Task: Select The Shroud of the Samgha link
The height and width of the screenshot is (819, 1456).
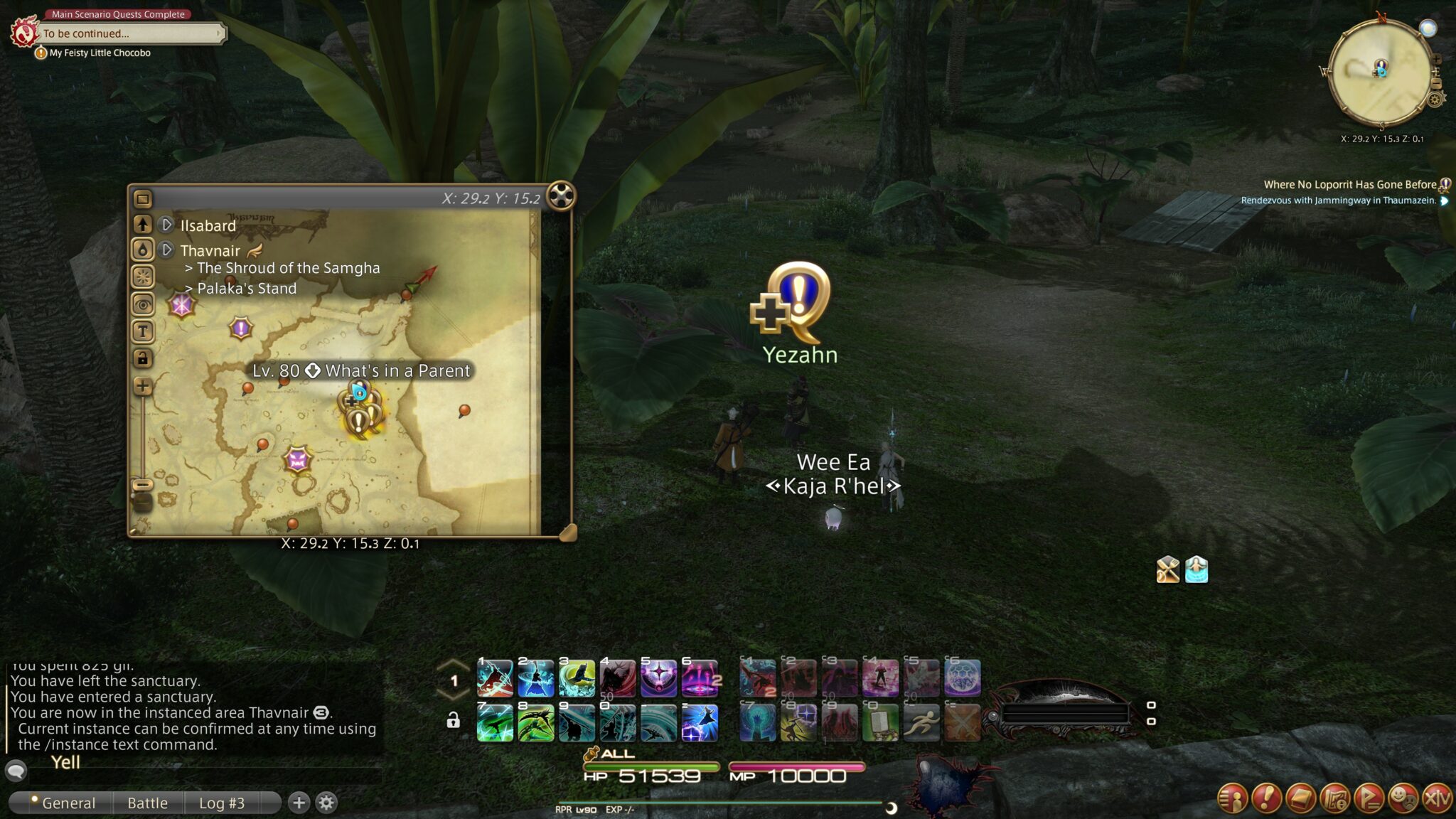Action: point(287,268)
